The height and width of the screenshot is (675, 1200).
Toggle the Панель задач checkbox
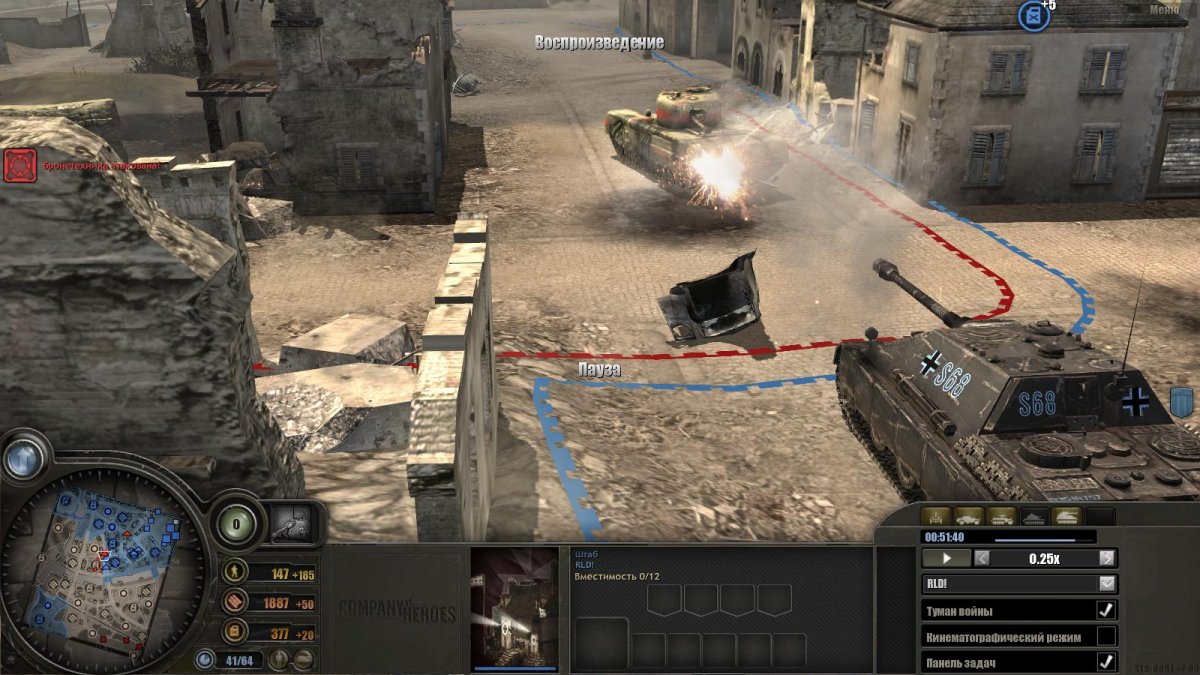[x=1106, y=661]
